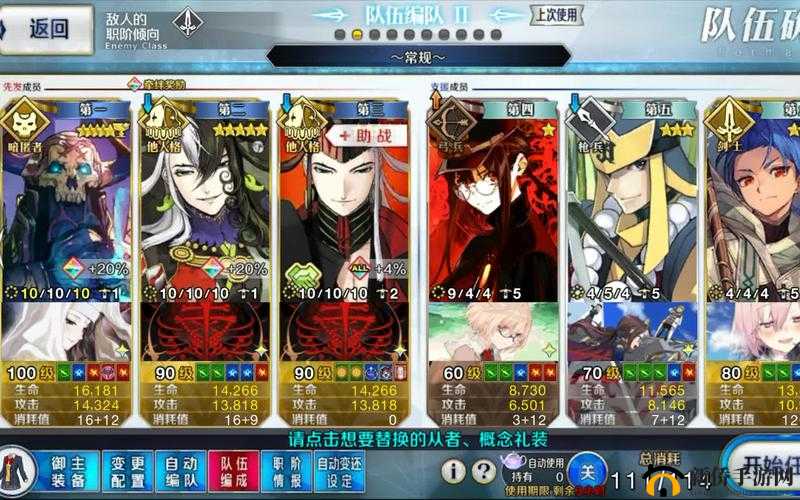Show 职阶情报 class info
Image resolution: width=800 pixels, height=500 pixels.
click(x=287, y=471)
